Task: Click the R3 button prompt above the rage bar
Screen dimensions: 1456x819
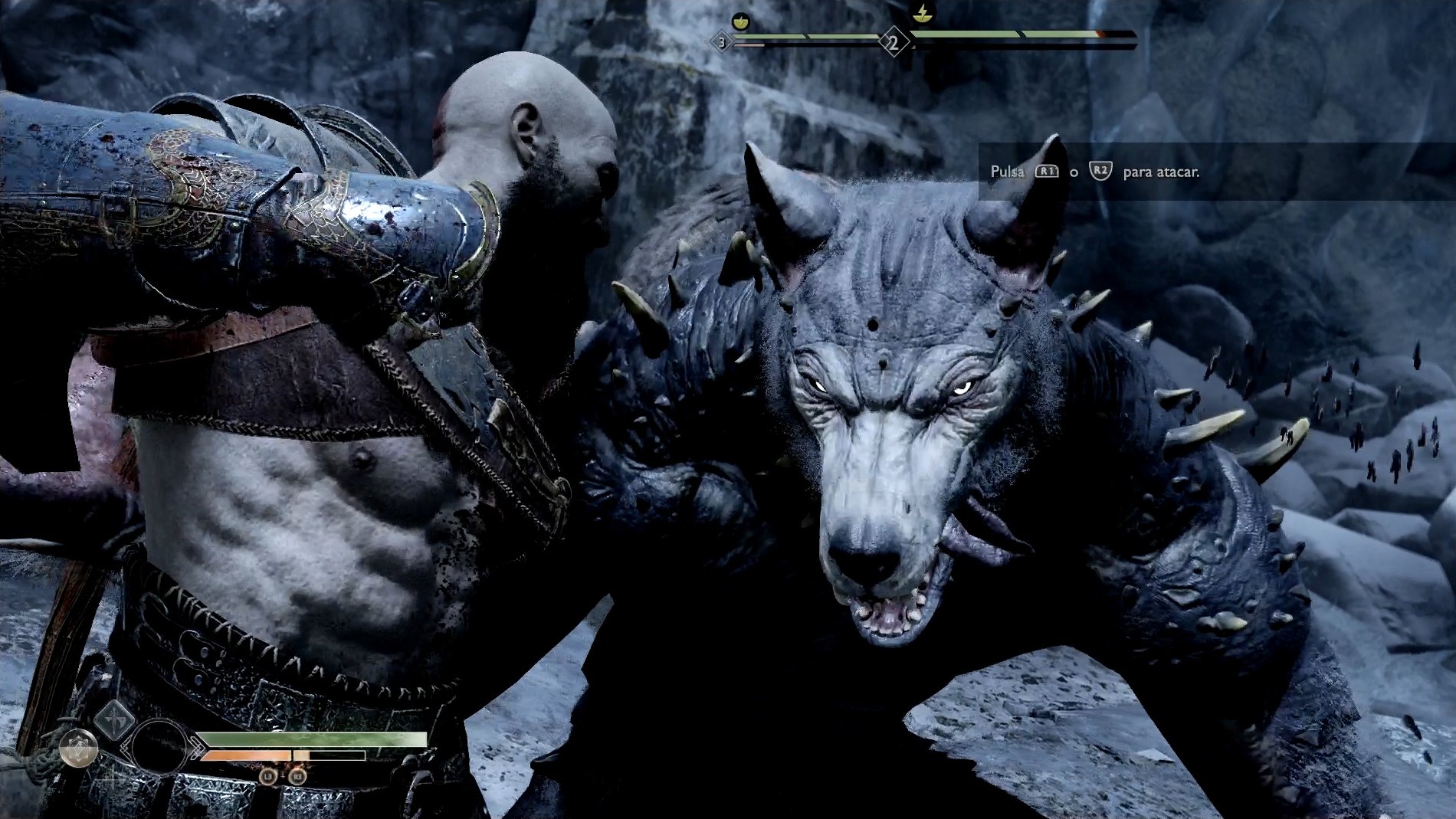Action: 297,776
